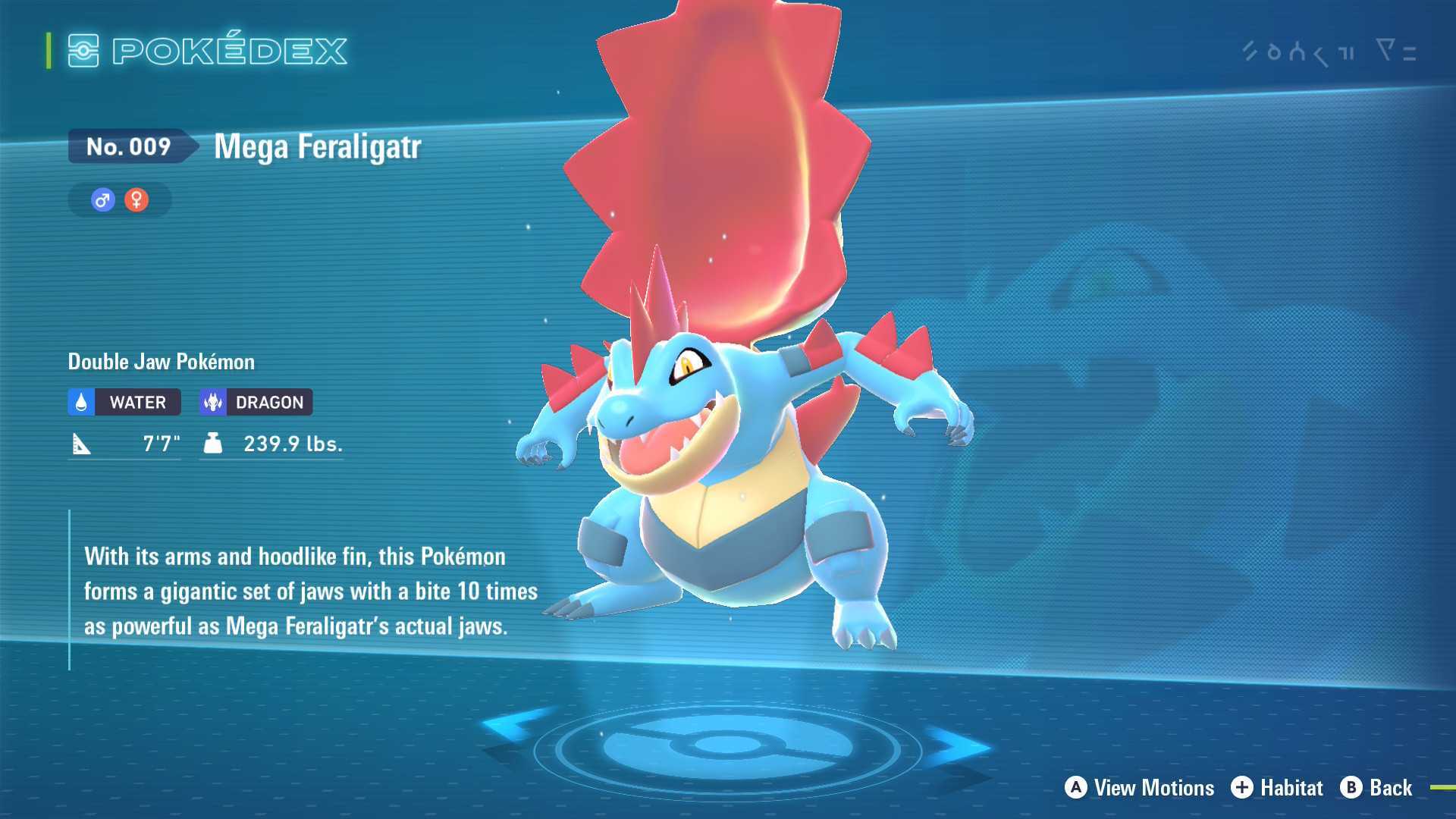The width and height of the screenshot is (1456, 819).
Task: Click the Water type badge
Action: pyautogui.click(x=124, y=402)
